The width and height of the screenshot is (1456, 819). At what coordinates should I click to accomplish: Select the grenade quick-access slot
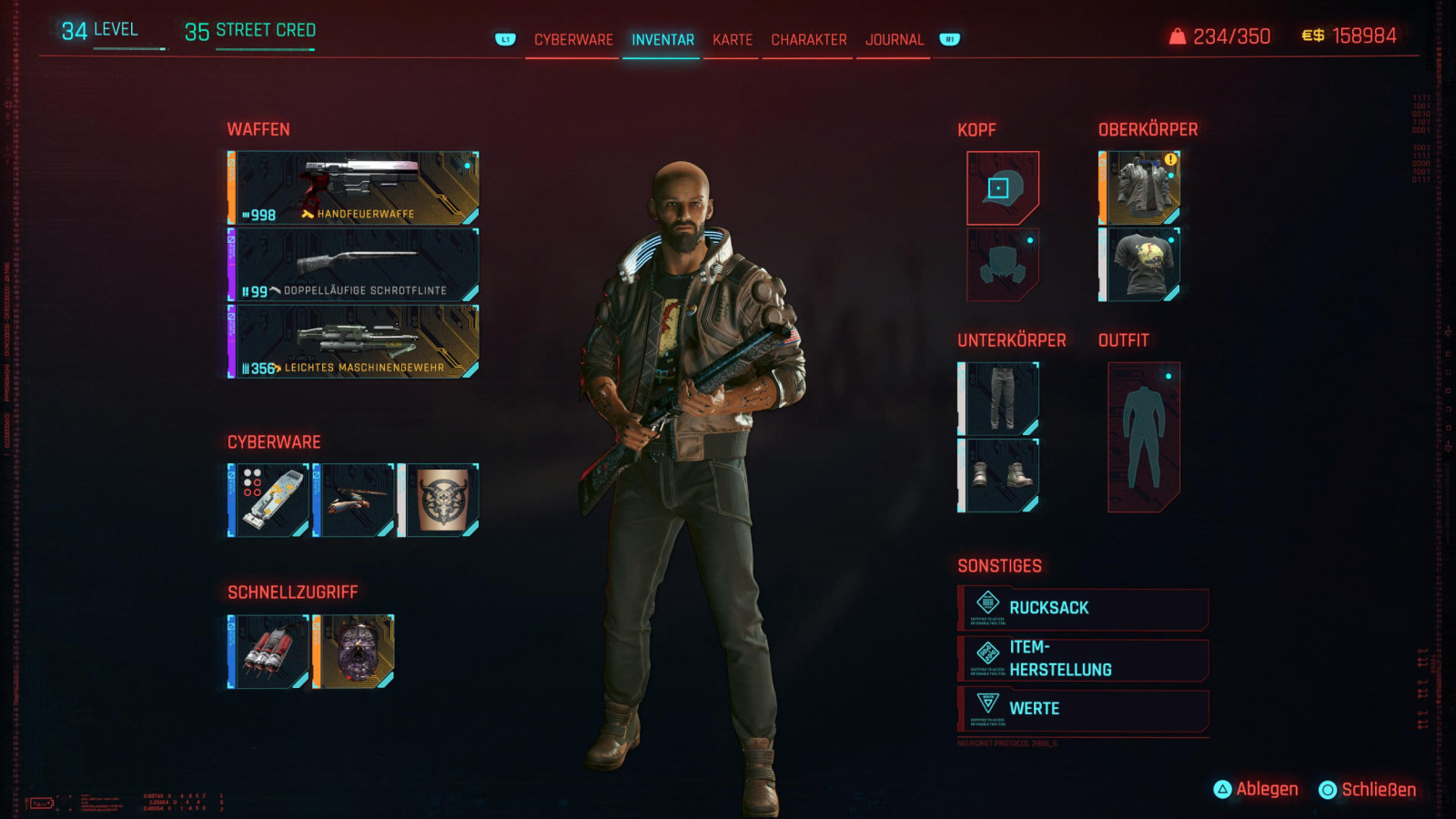pos(269,651)
